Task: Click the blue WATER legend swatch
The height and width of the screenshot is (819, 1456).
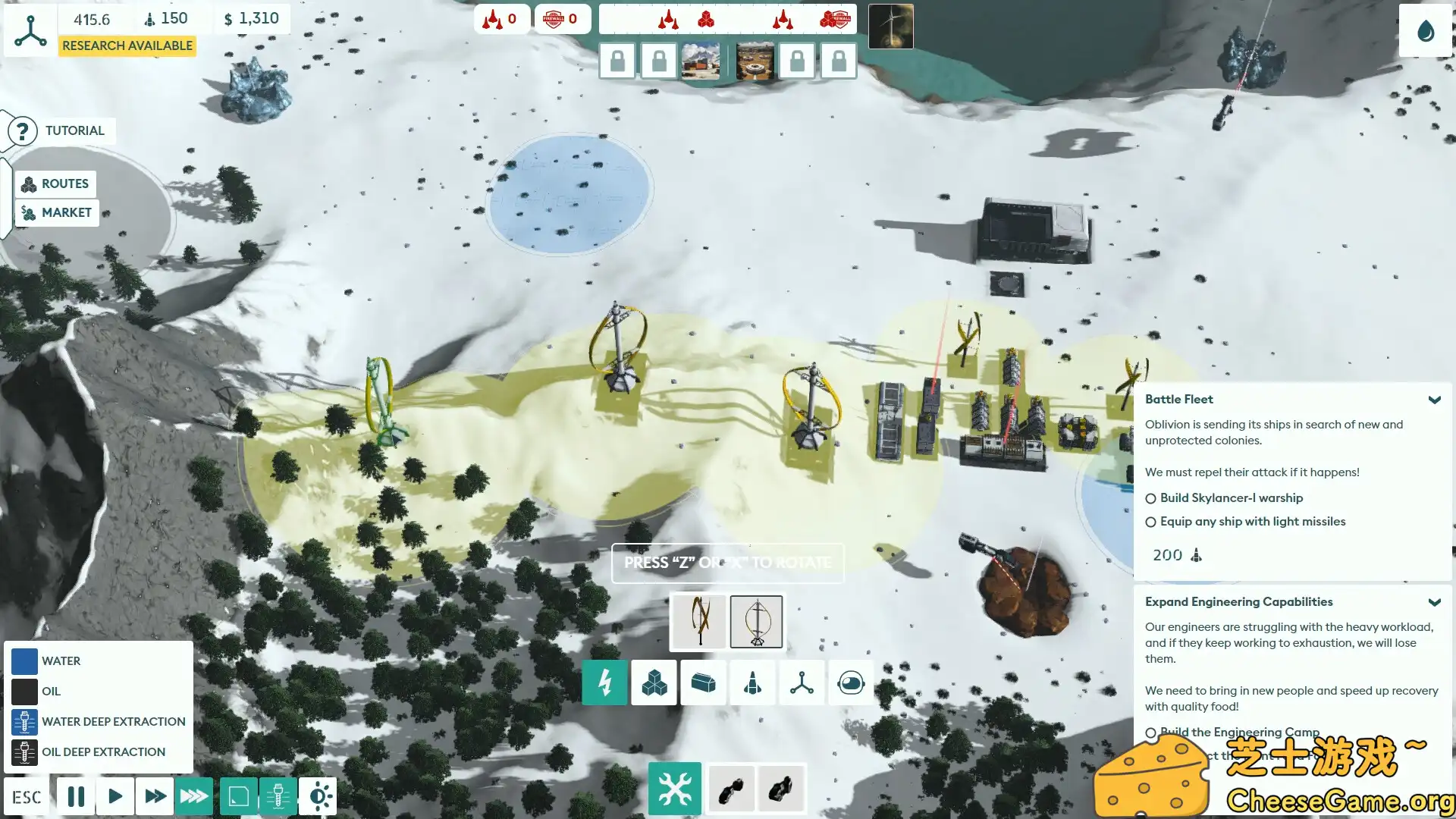Action: (x=24, y=661)
